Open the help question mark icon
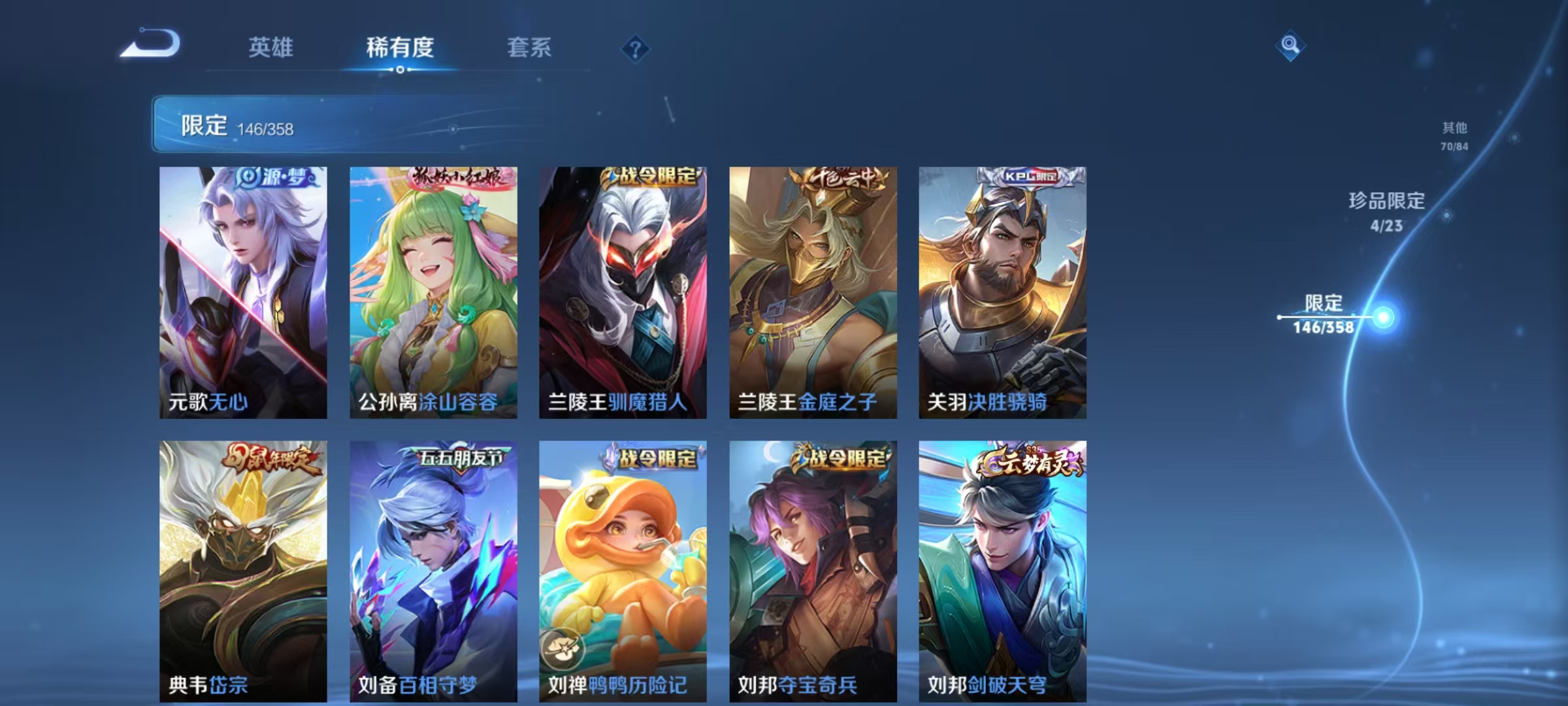This screenshot has height=706, width=1568. click(x=637, y=49)
